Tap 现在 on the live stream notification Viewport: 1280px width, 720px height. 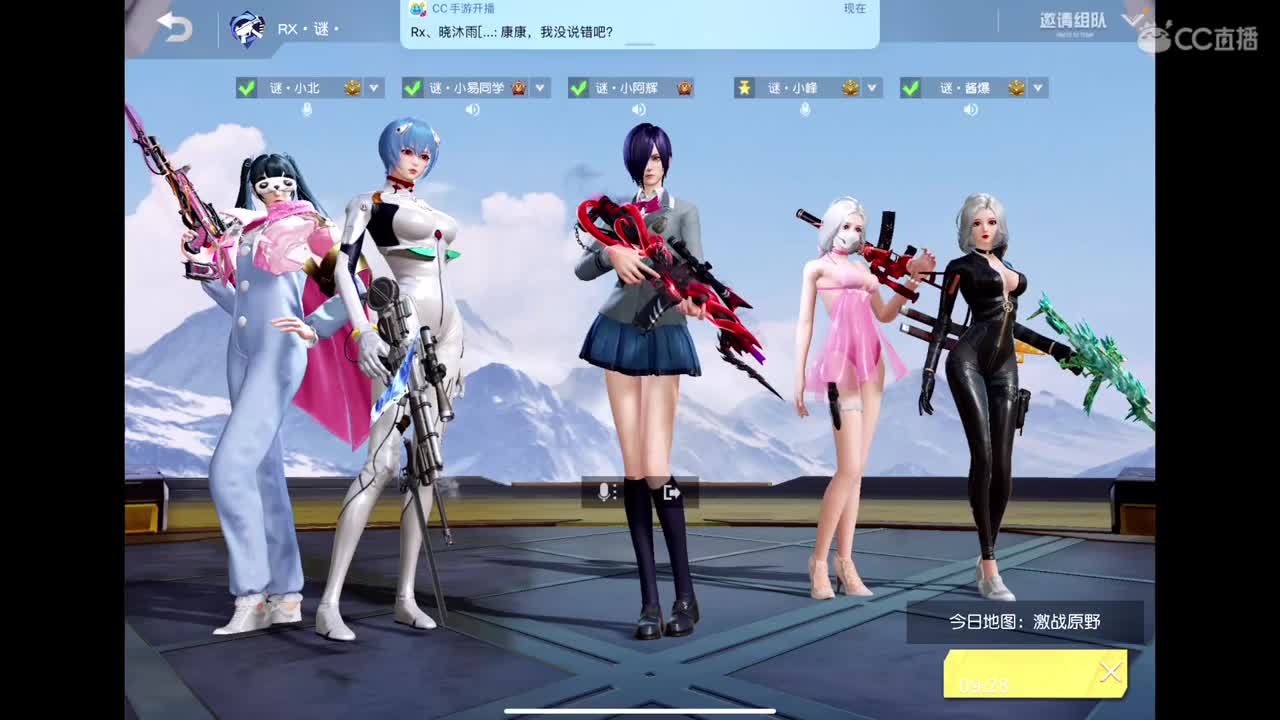[857, 9]
